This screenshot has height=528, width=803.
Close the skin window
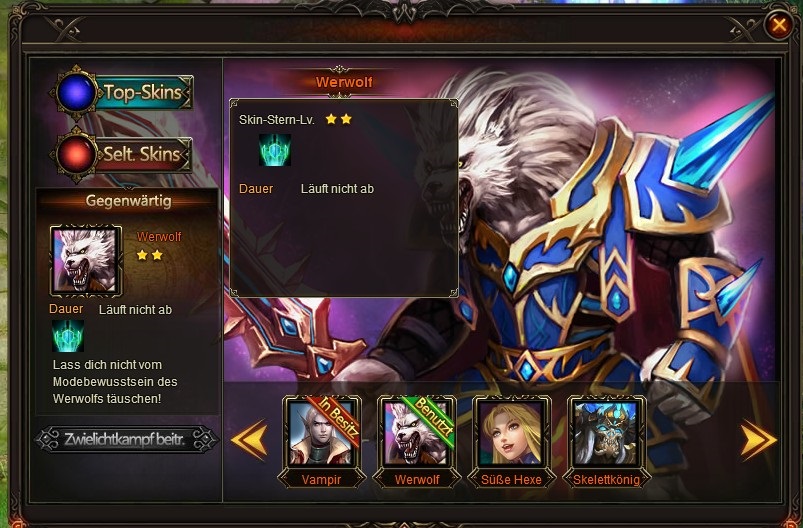(x=778, y=25)
